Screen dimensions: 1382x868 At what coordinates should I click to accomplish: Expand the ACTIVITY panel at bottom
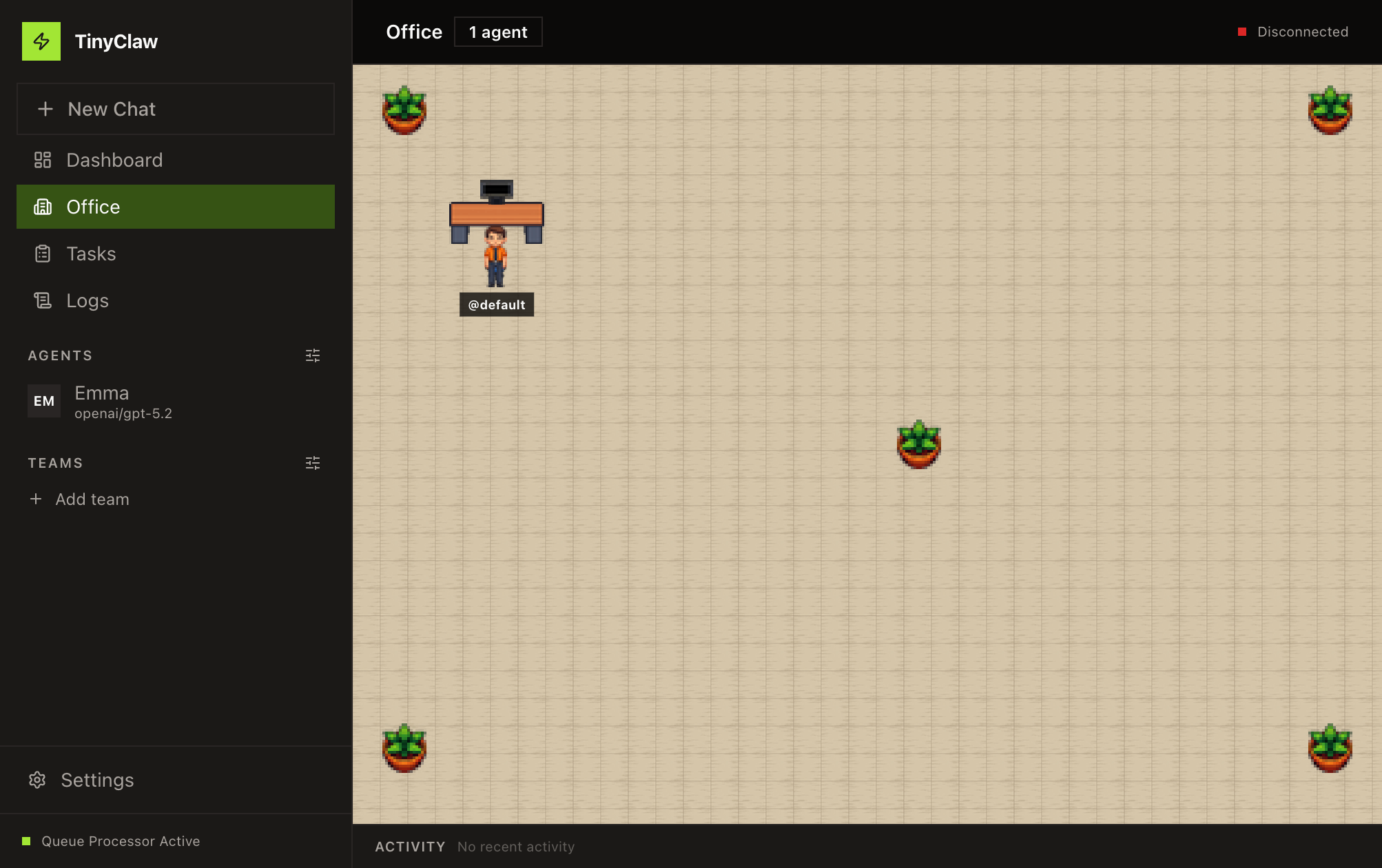(x=410, y=847)
